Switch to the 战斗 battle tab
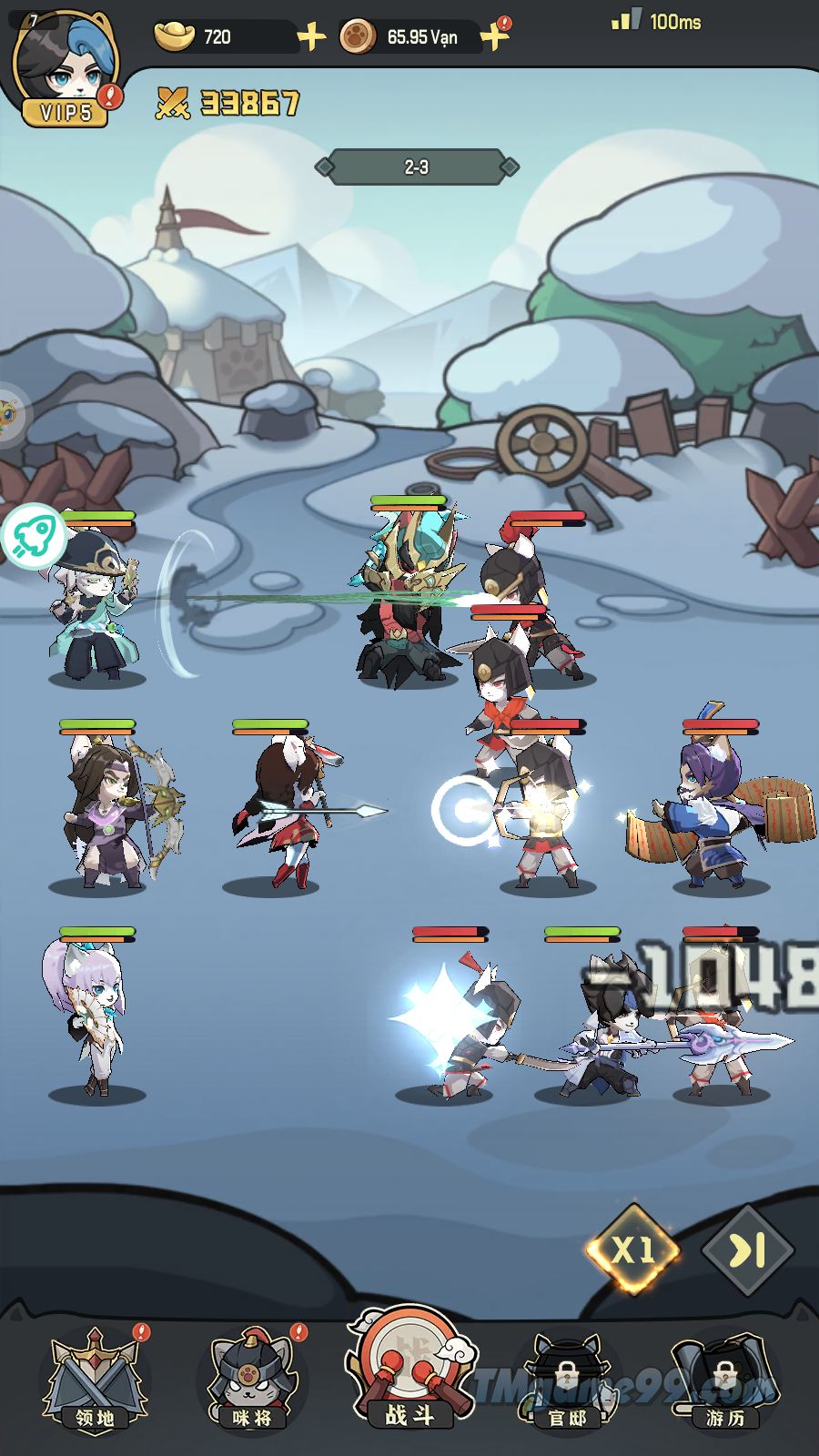The image size is (819, 1456). tap(409, 1371)
